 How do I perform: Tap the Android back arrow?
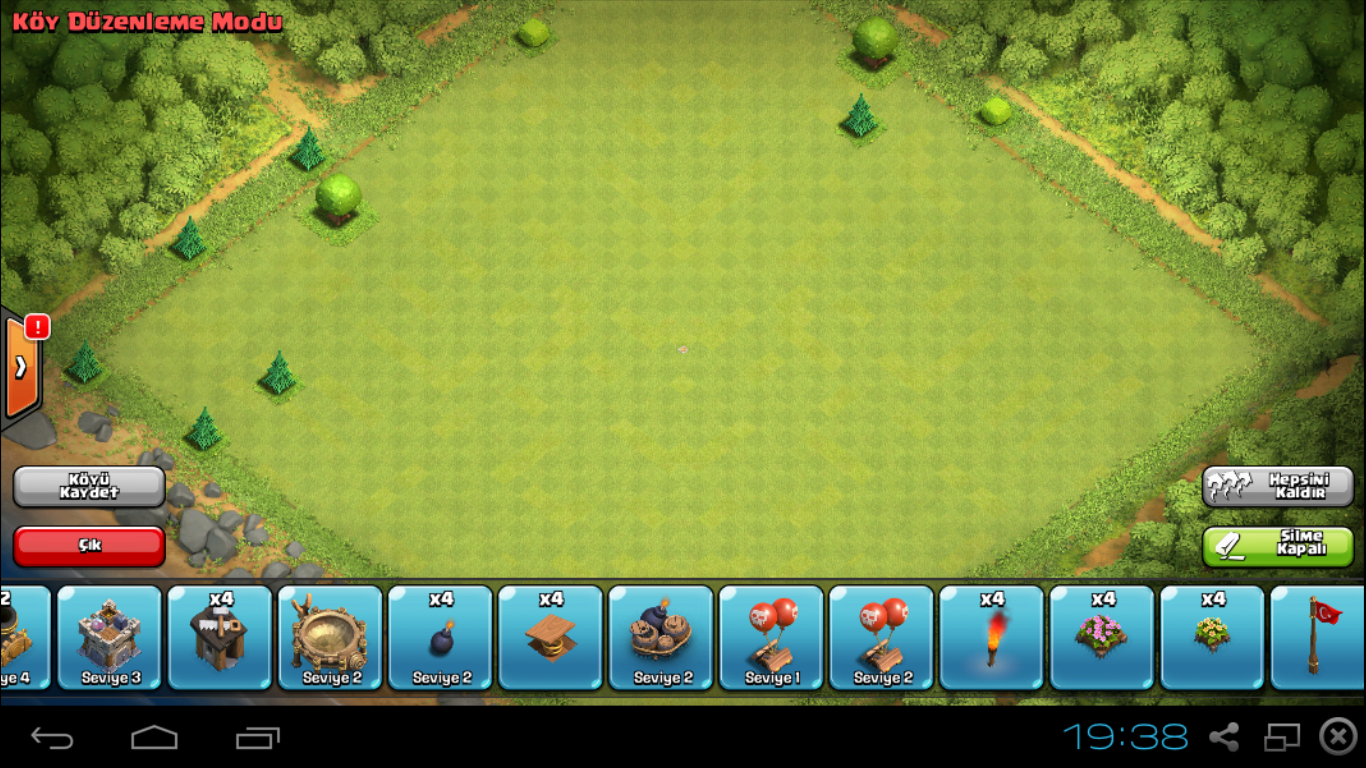coord(52,738)
